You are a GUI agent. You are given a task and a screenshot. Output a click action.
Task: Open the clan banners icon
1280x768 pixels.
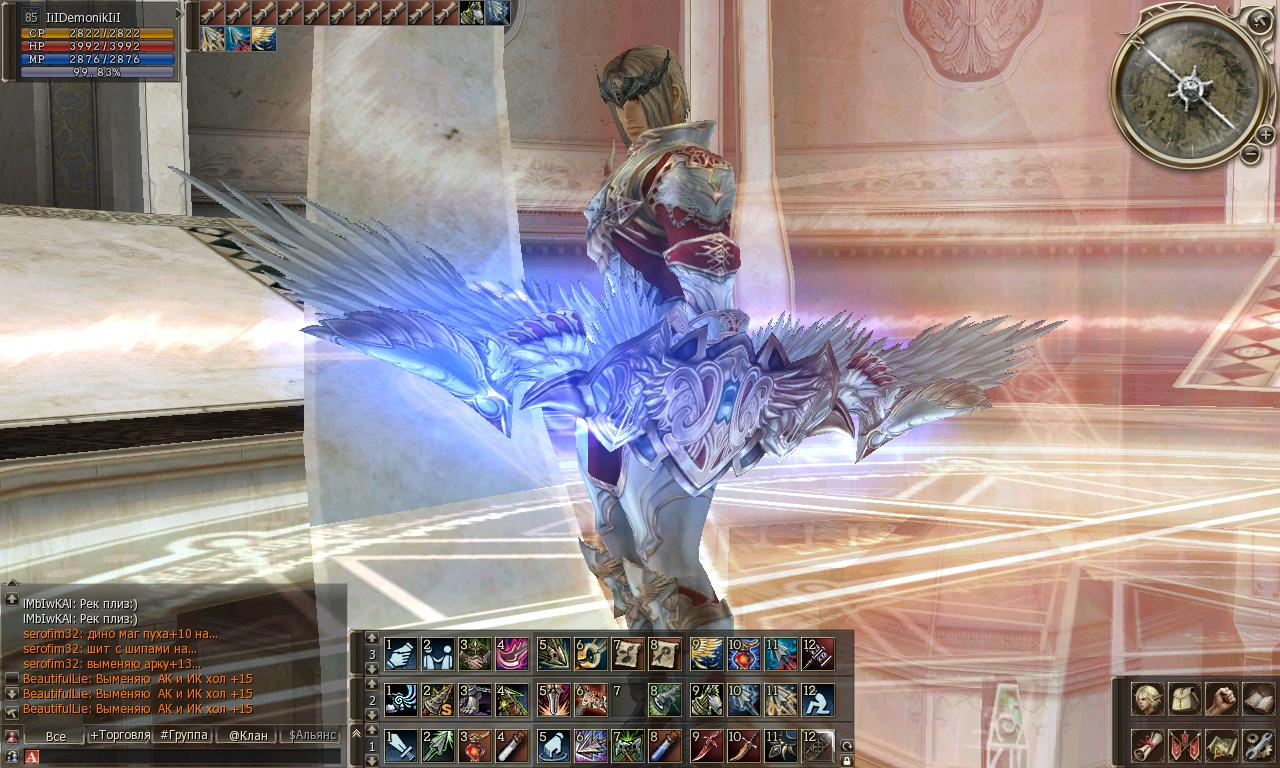(x=1184, y=745)
